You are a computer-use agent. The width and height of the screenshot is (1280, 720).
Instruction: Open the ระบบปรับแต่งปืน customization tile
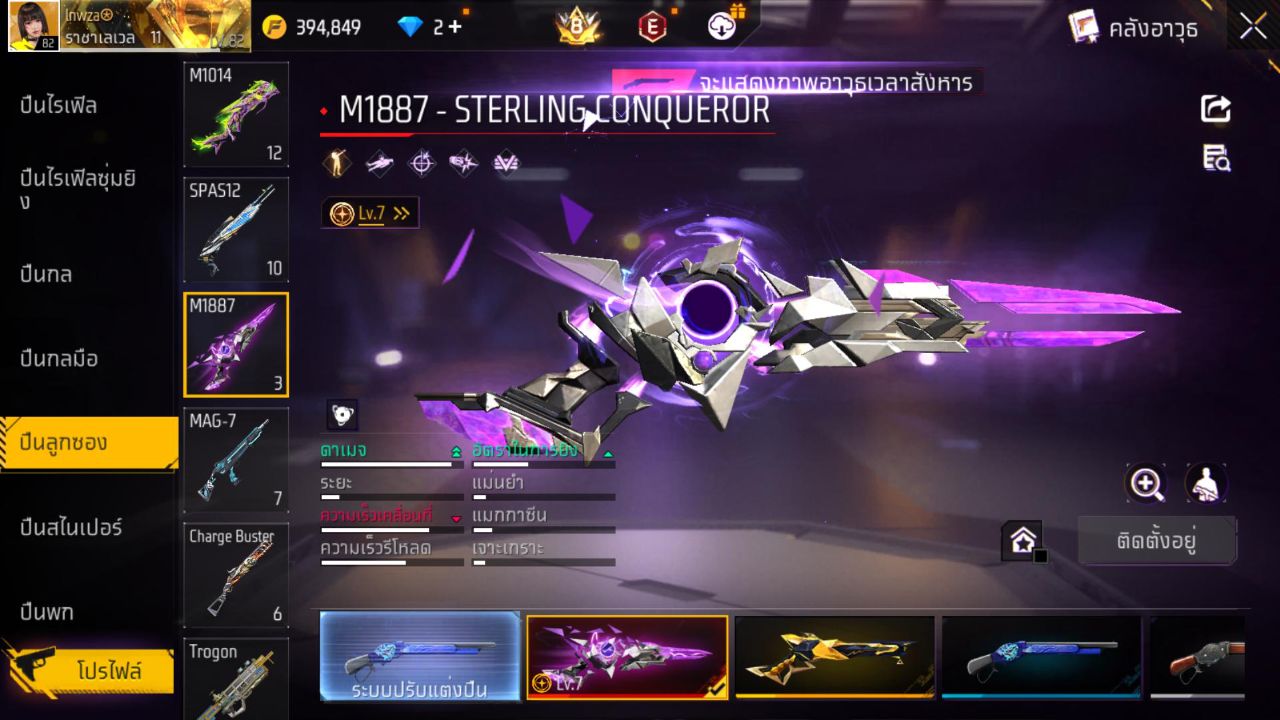point(420,656)
